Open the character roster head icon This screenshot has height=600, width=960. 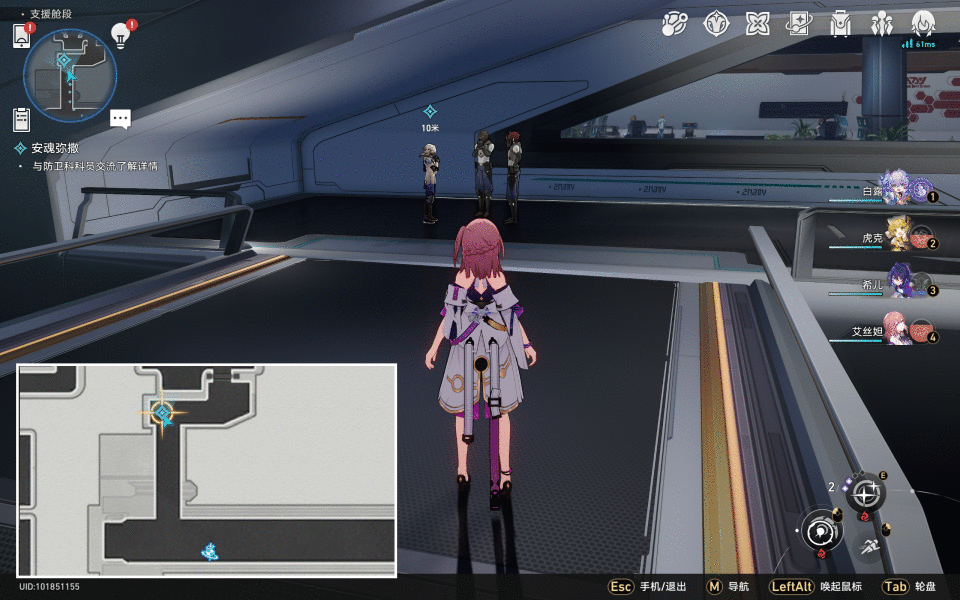922,23
